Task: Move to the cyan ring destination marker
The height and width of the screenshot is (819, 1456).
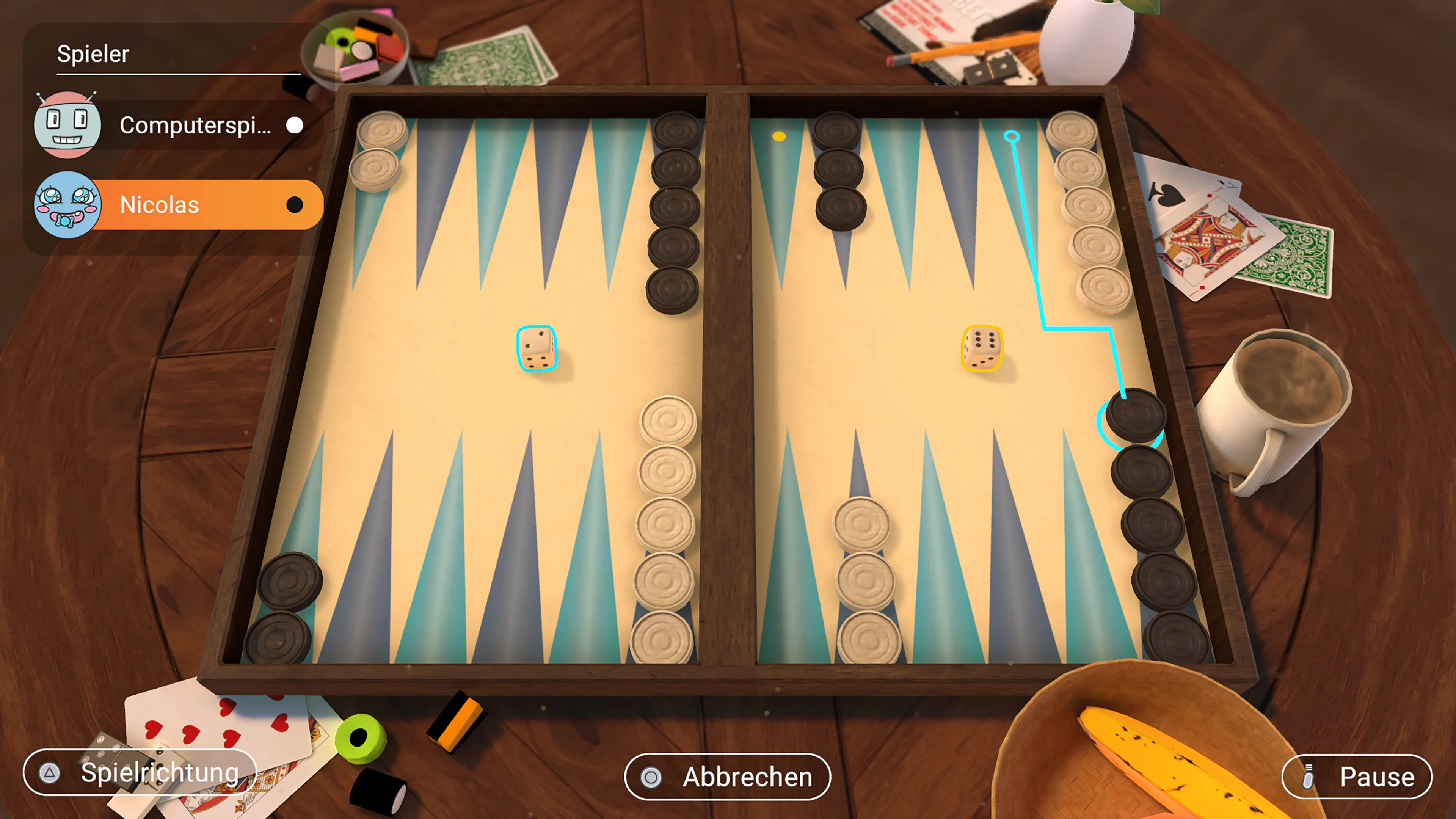Action: (x=1011, y=136)
